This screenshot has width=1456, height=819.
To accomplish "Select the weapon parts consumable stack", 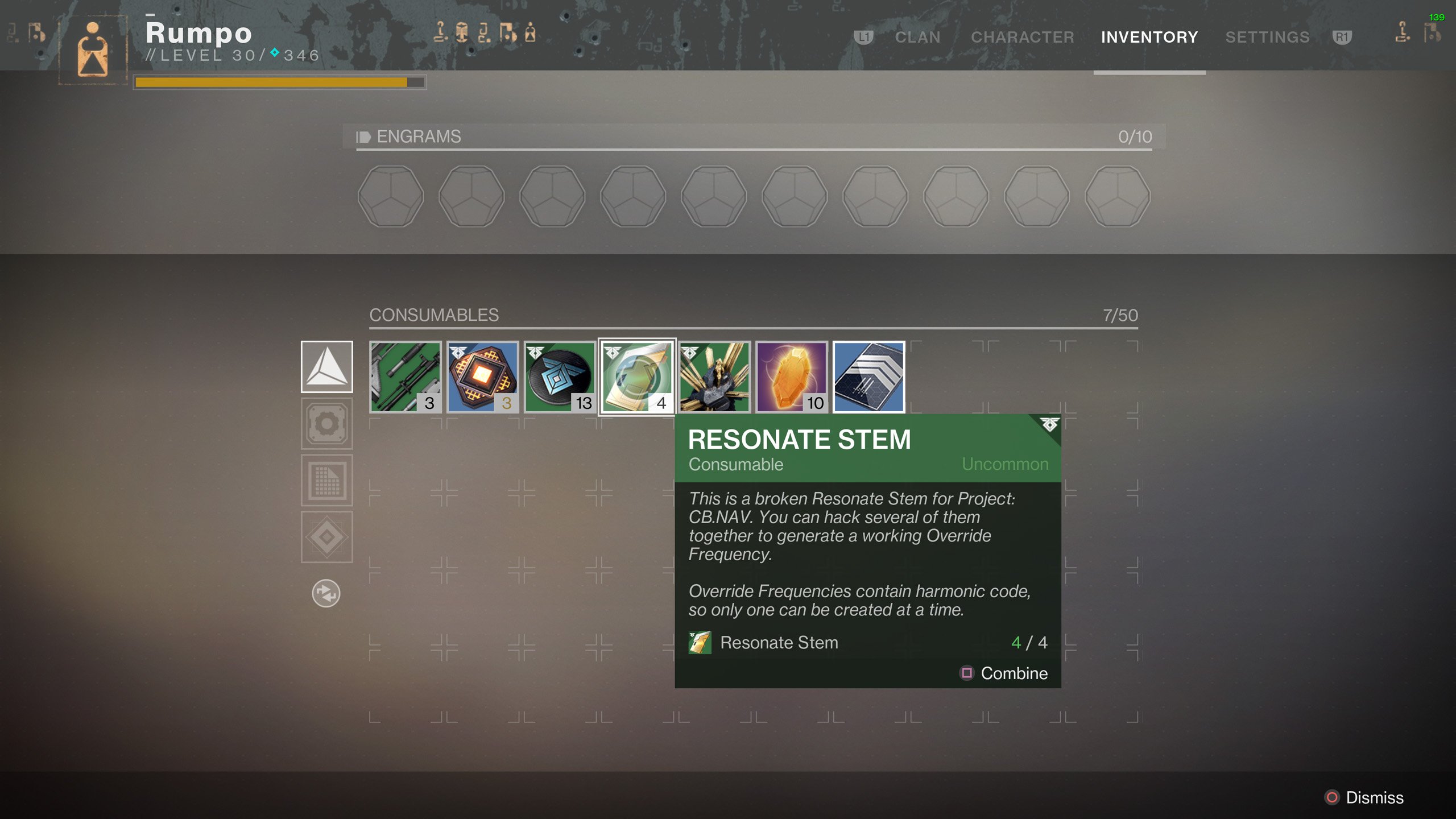I will coord(405,377).
